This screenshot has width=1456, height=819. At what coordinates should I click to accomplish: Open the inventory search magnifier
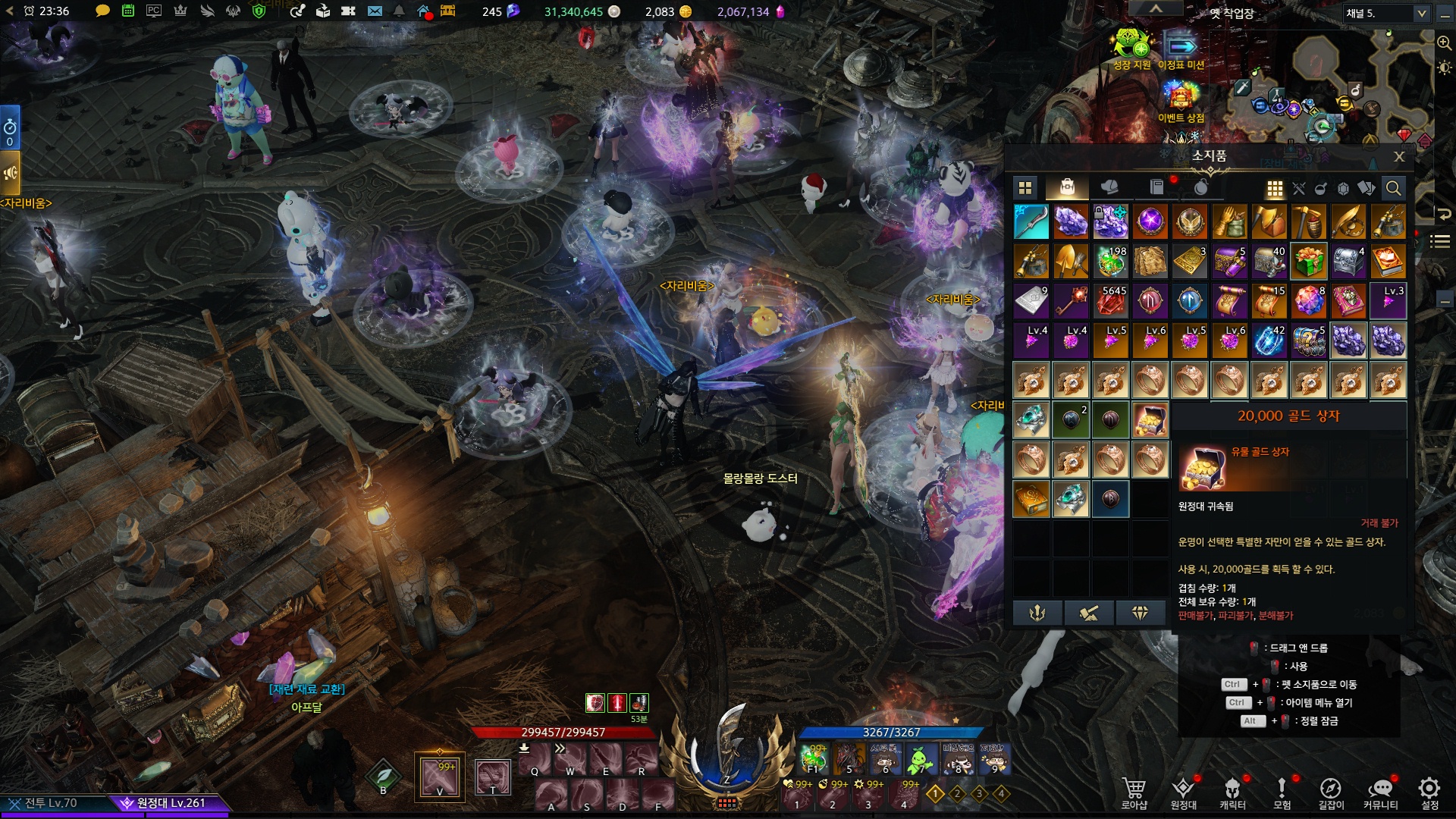[x=1393, y=188]
